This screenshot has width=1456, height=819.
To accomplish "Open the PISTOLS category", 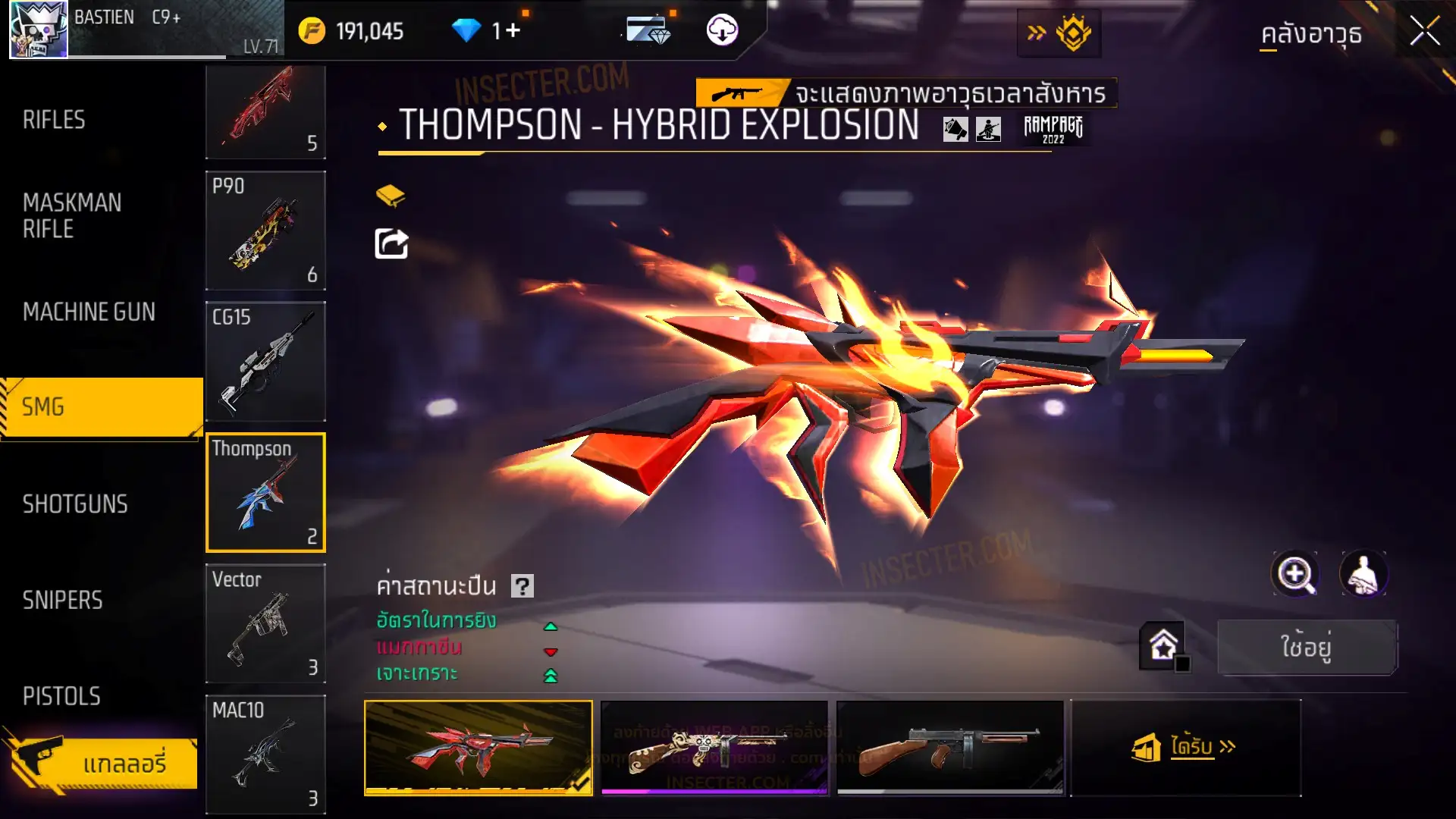I will (61, 696).
